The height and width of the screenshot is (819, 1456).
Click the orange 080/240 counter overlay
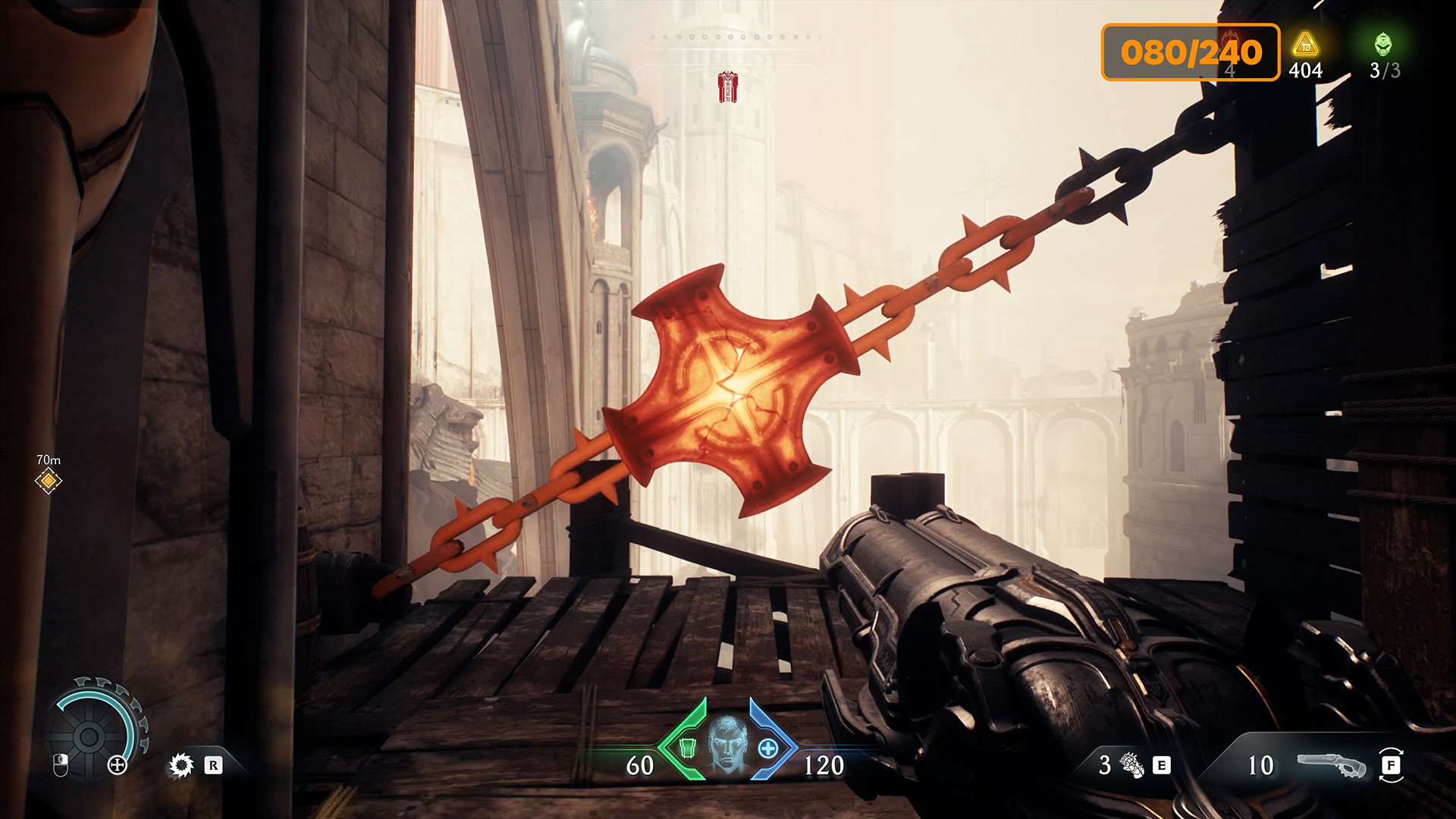click(1191, 52)
